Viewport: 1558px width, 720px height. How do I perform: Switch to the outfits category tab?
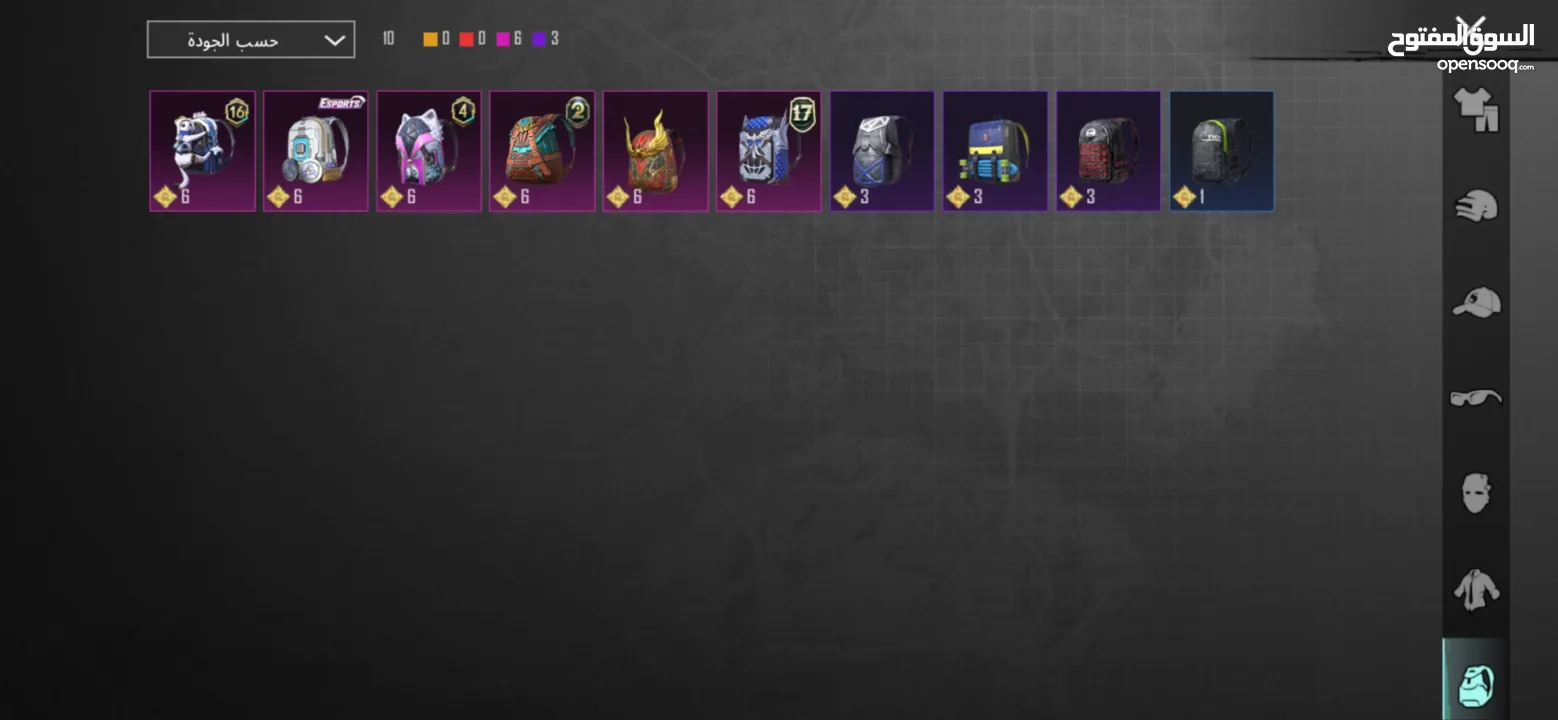(x=1475, y=110)
